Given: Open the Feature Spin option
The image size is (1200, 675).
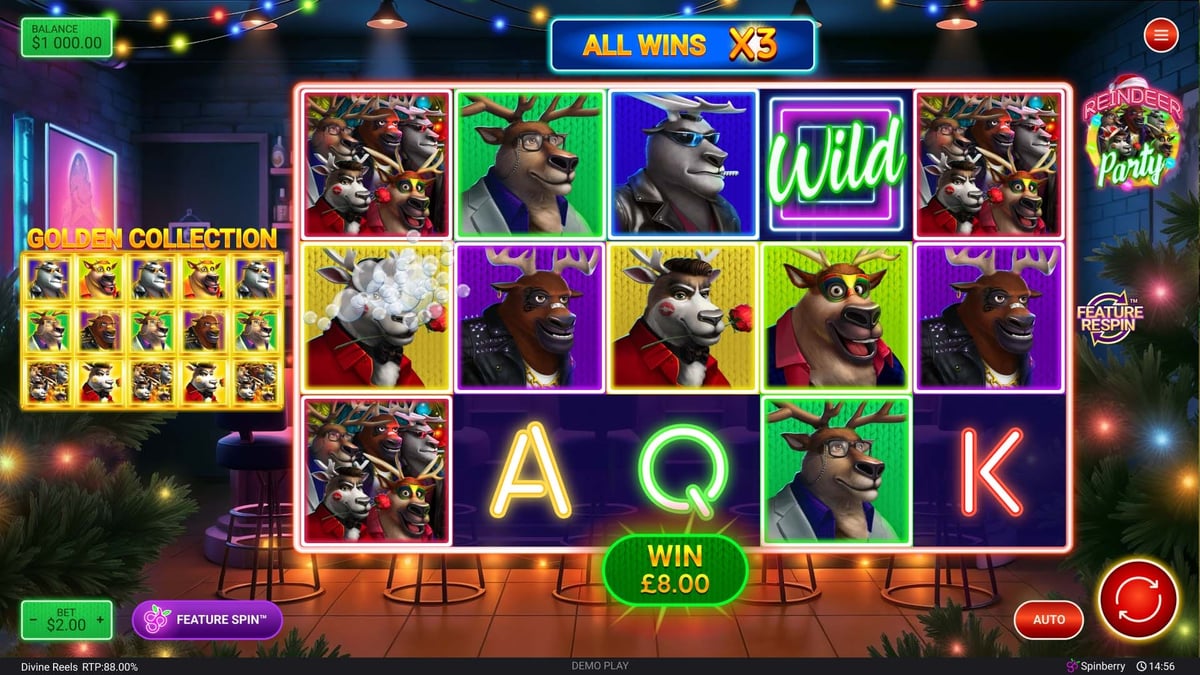Looking at the screenshot, I should [207, 620].
